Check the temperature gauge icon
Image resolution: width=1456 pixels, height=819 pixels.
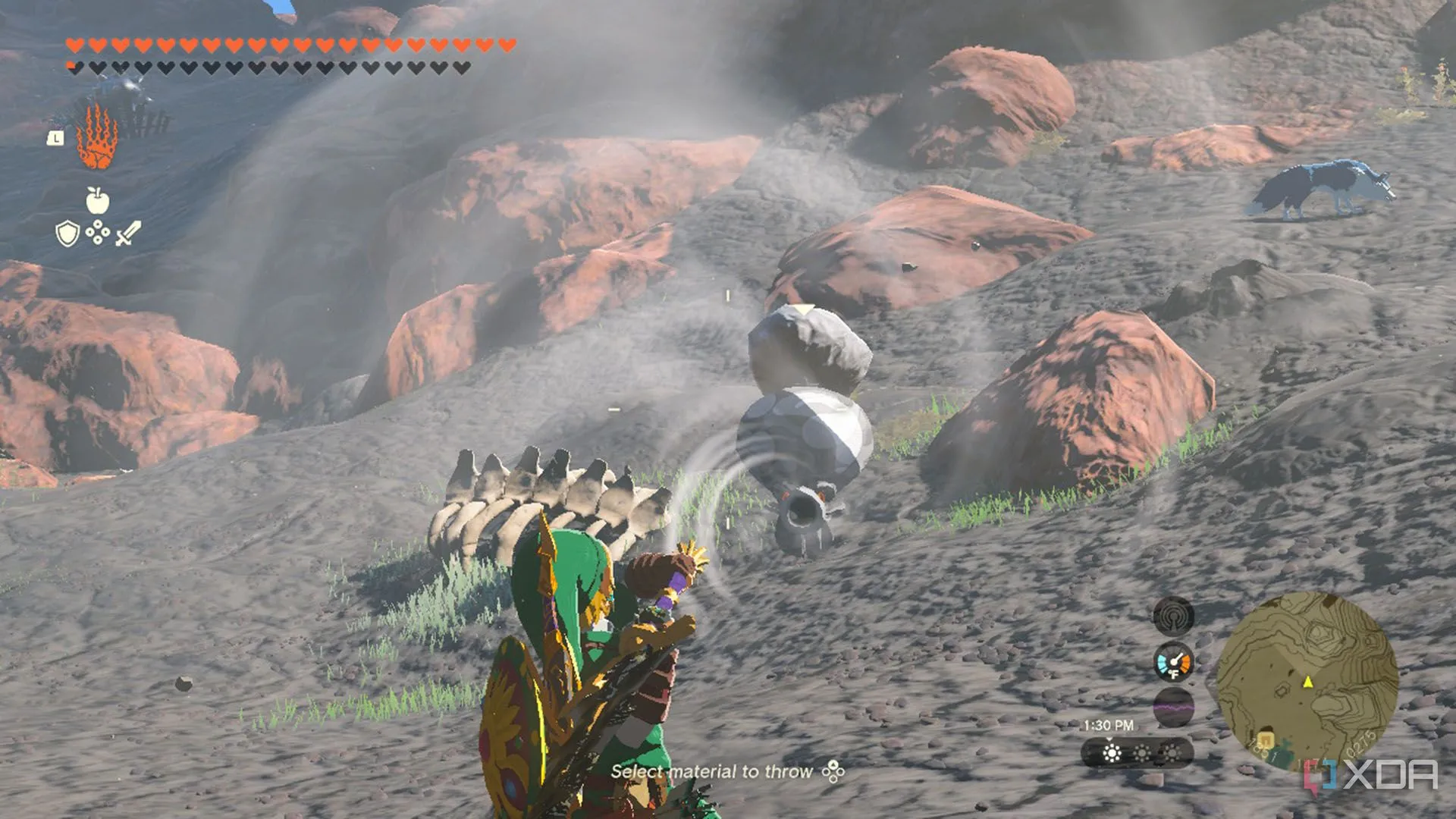pyautogui.click(x=1173, y=662)
